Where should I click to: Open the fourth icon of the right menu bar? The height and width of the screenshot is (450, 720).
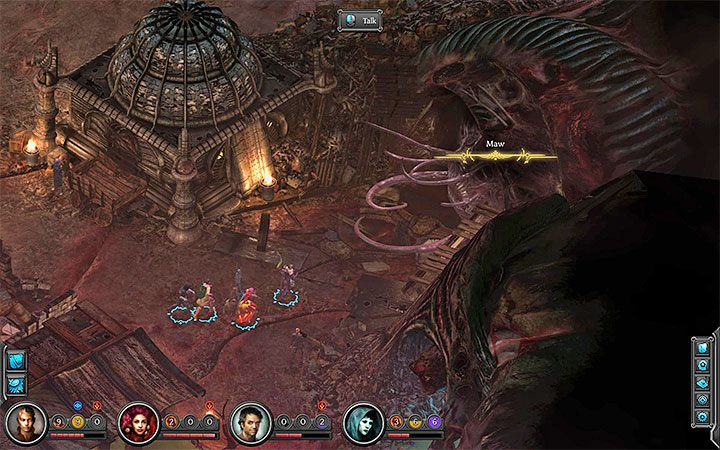click(x=701, y=401)
